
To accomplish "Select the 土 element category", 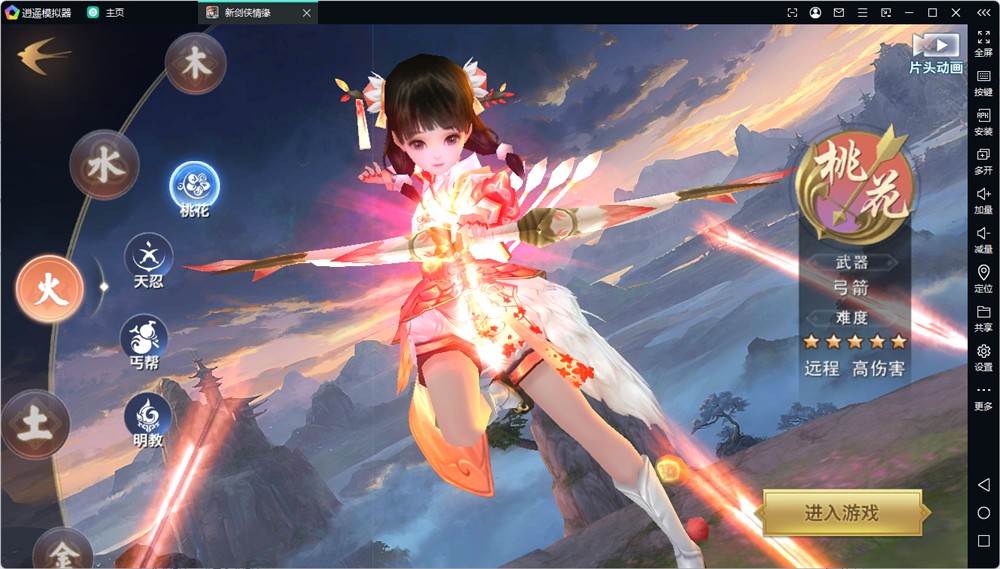I will [x=35, y=424].
